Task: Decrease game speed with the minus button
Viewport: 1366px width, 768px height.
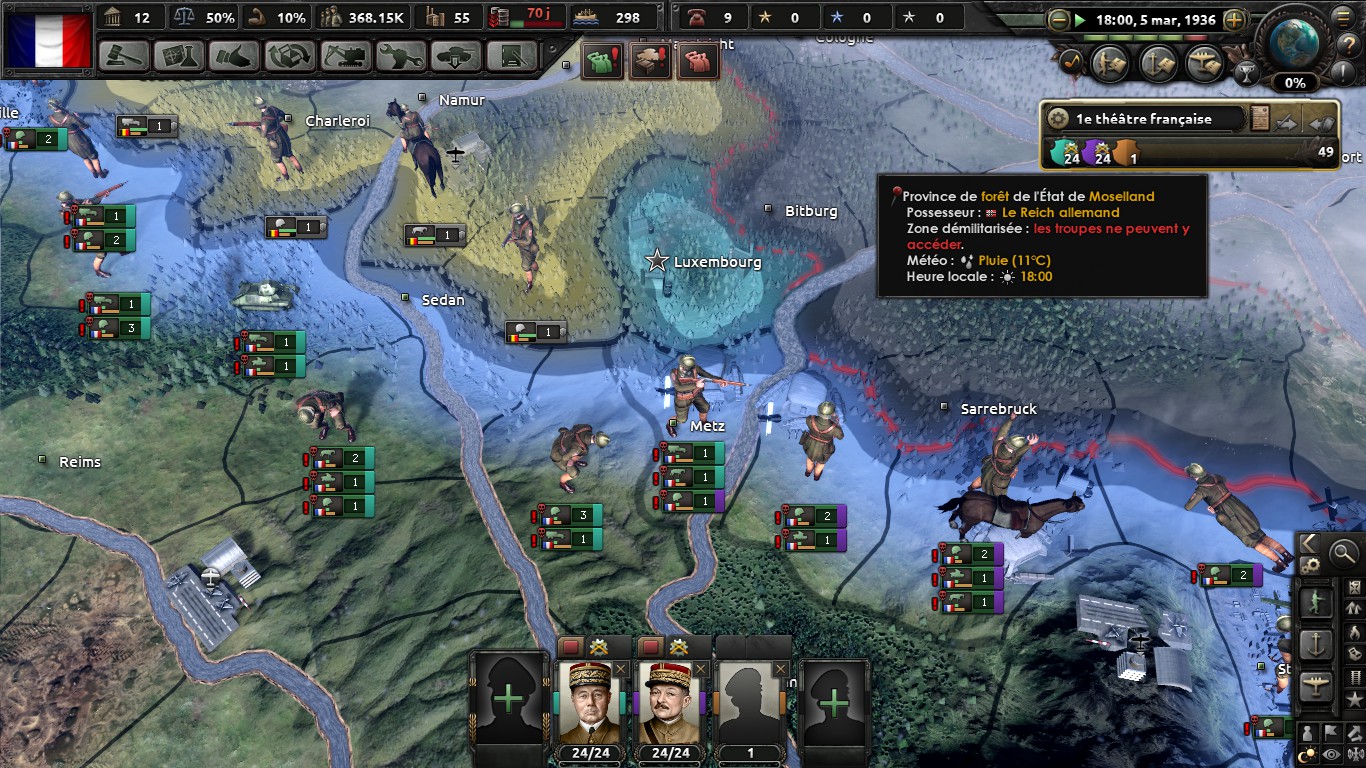Action: point(1060,19)
